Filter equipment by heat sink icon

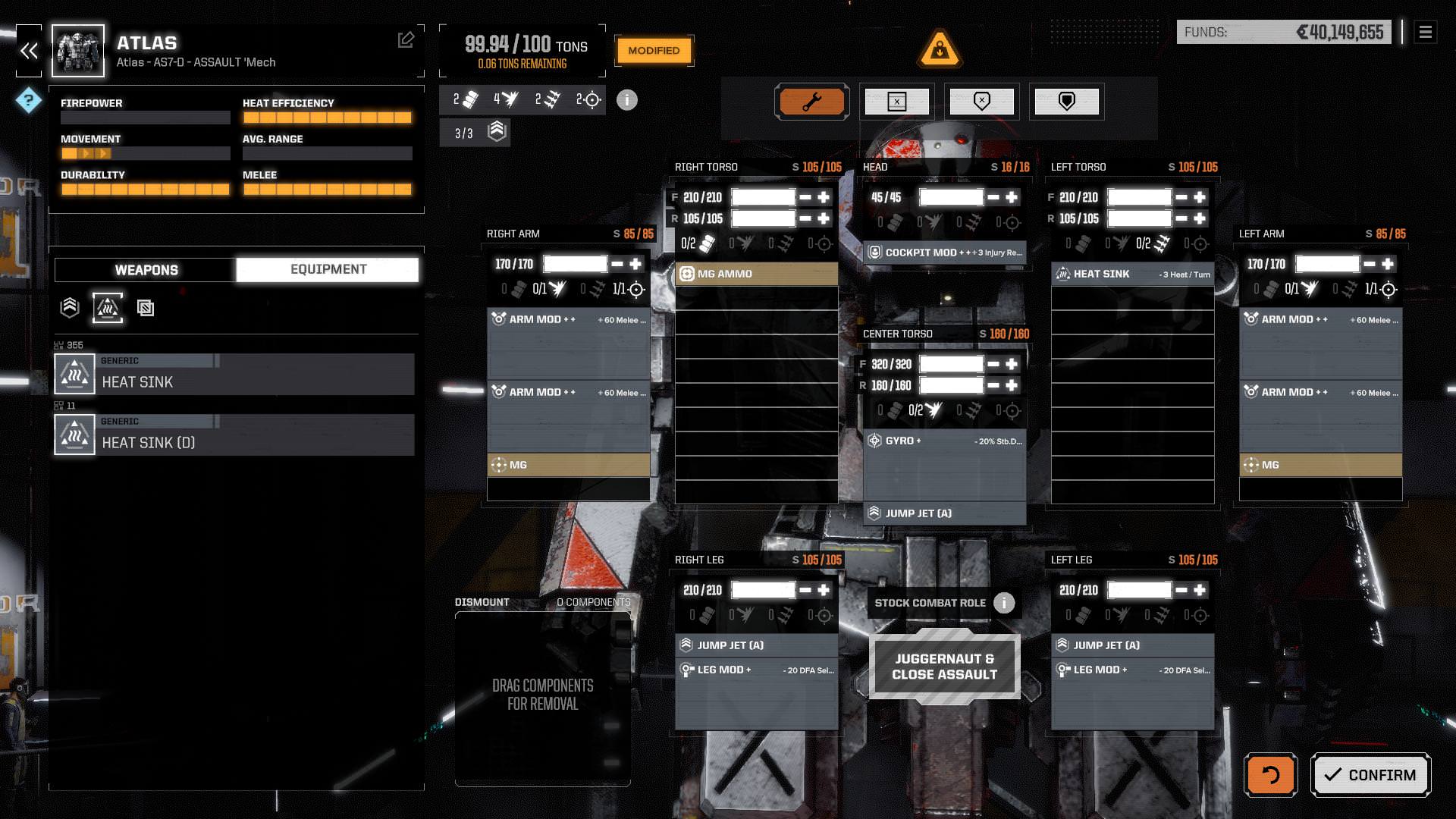coord(108,307)
